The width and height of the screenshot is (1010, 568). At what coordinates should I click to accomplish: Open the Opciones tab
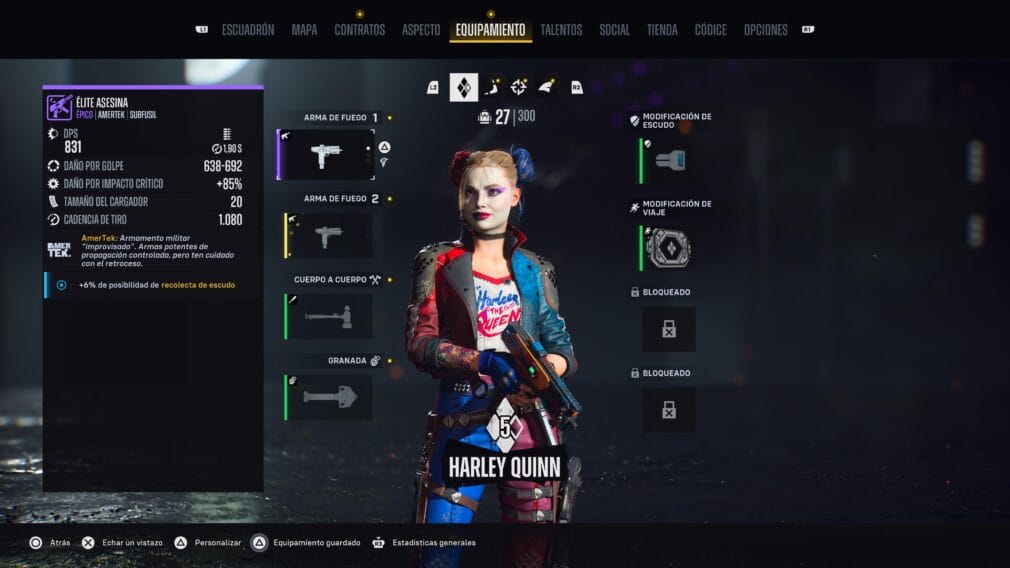tap(765, 30)
